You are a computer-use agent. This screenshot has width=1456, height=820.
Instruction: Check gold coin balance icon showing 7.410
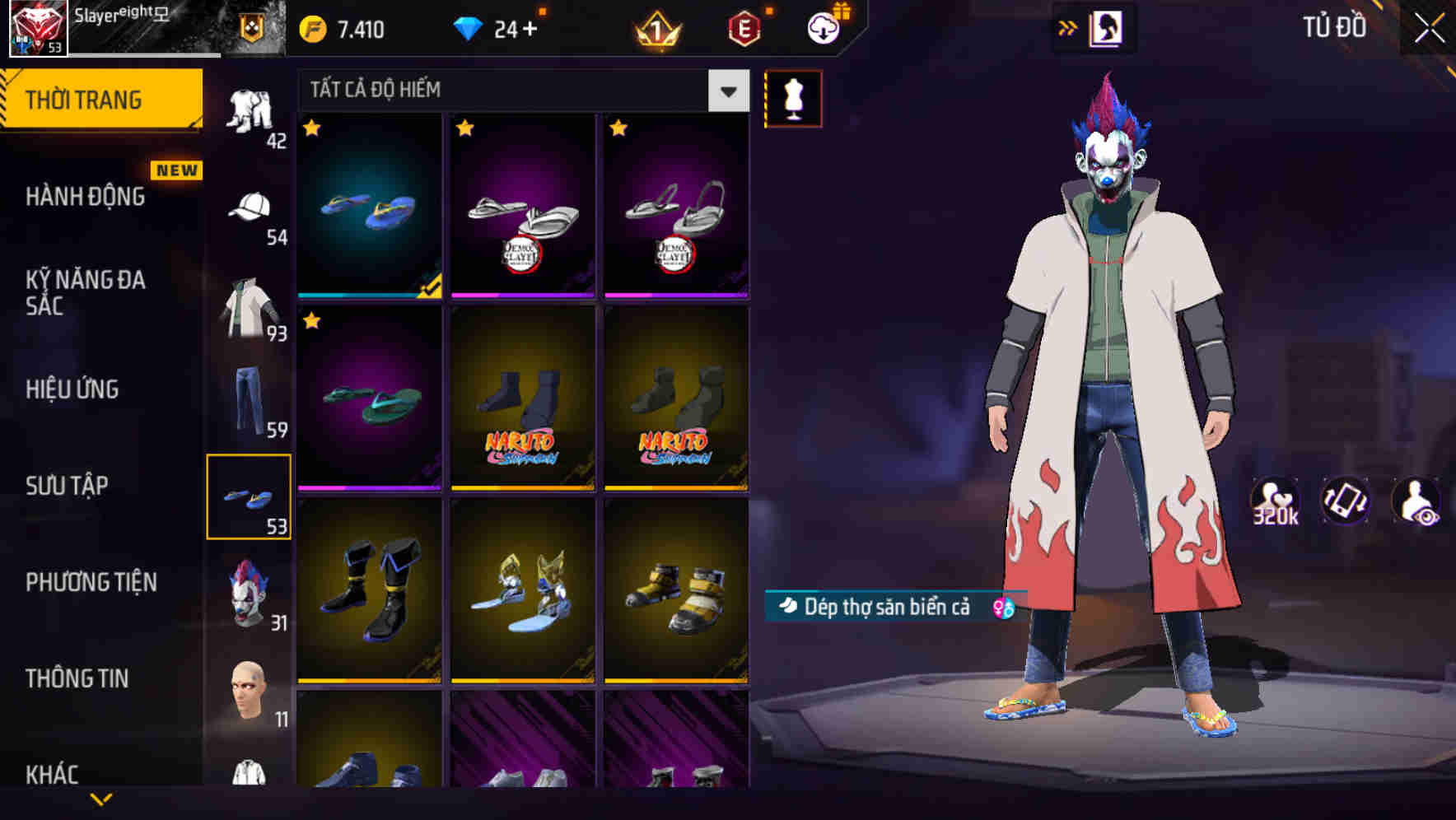click(313, 27)
